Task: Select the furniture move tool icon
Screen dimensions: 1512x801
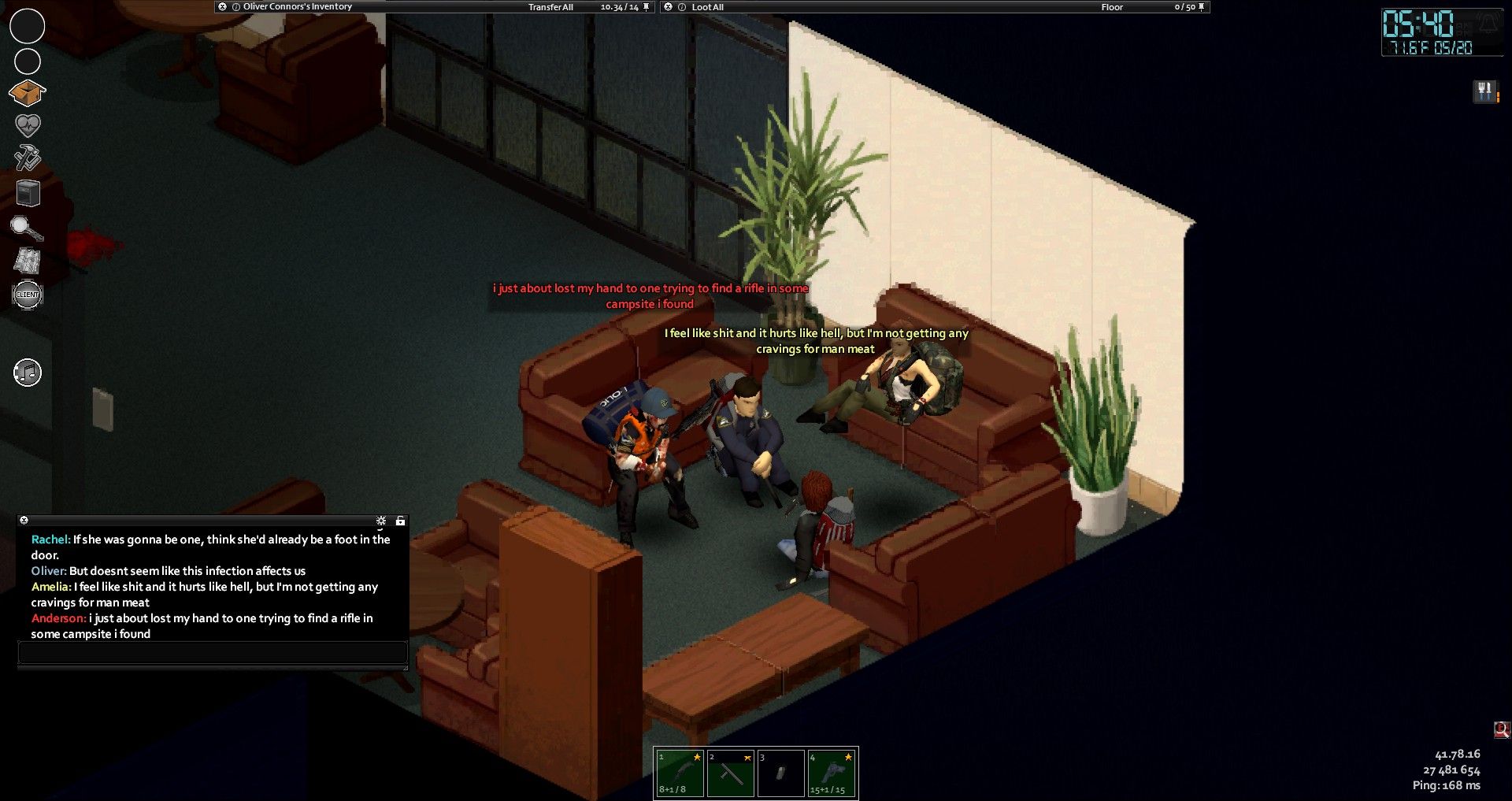Action: [28, 193]
